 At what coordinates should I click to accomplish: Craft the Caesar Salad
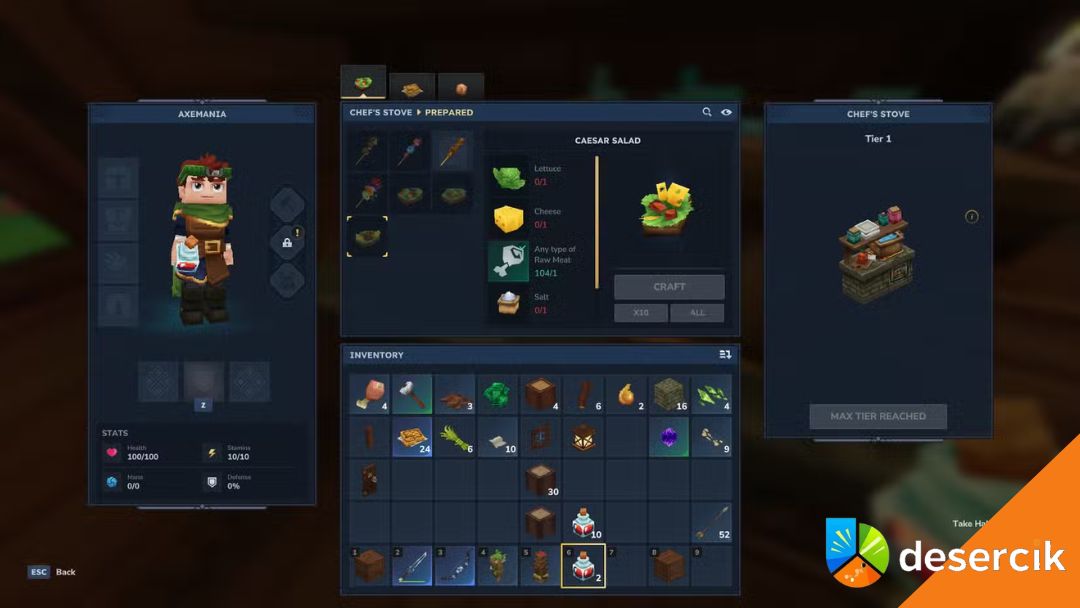pos(669,287)
